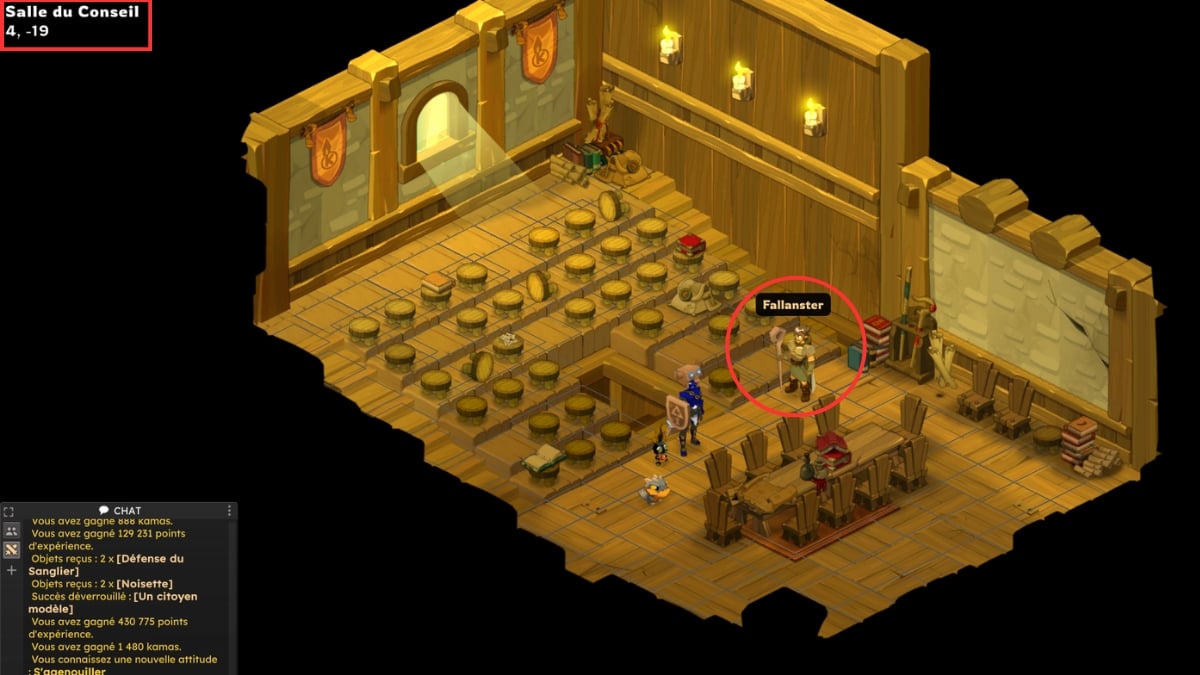
Task: Open the chat options three-dot menu
Action: point(229,511)
